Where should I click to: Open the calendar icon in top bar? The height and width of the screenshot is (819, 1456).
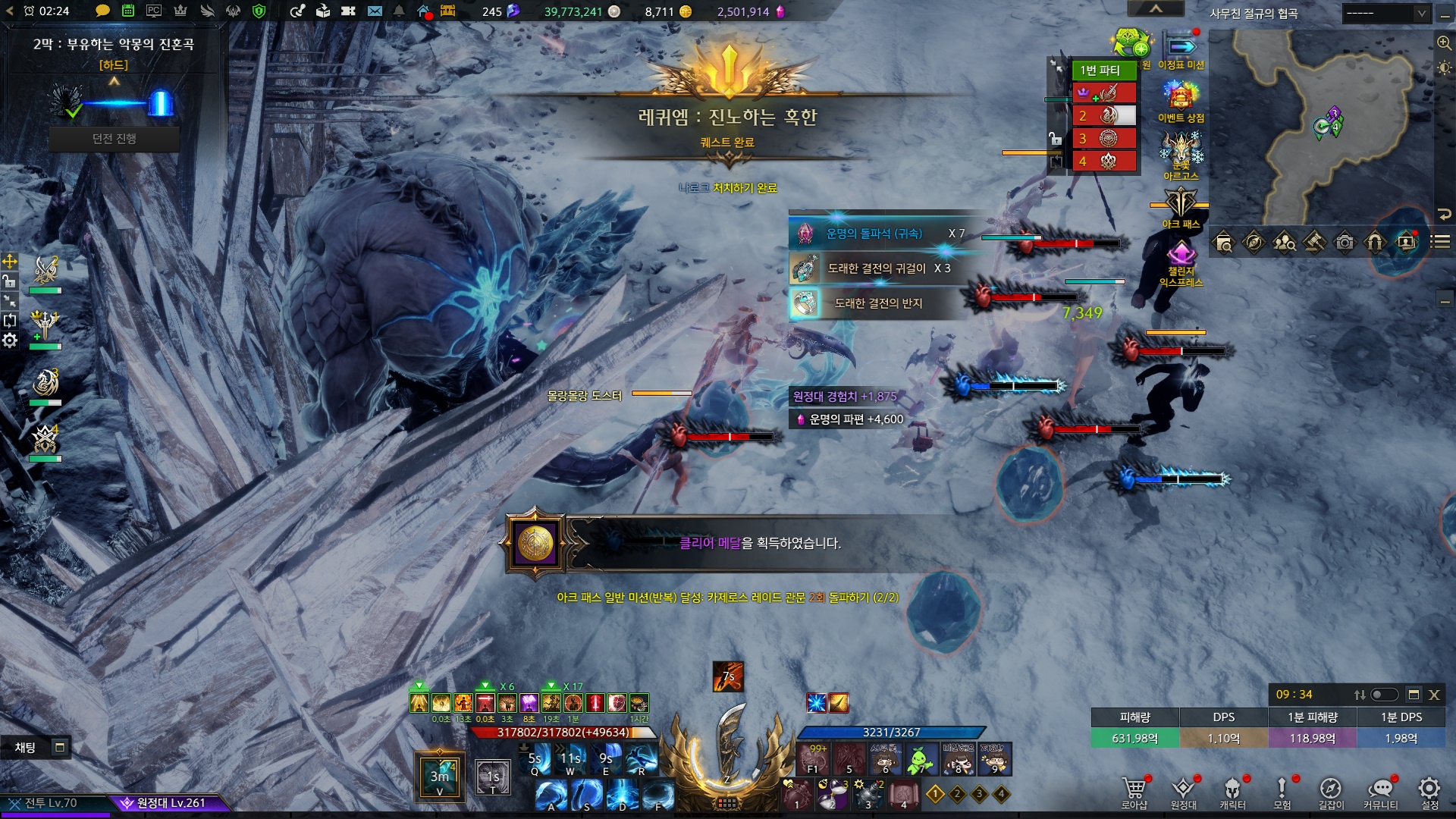click(x=128, y=11)
